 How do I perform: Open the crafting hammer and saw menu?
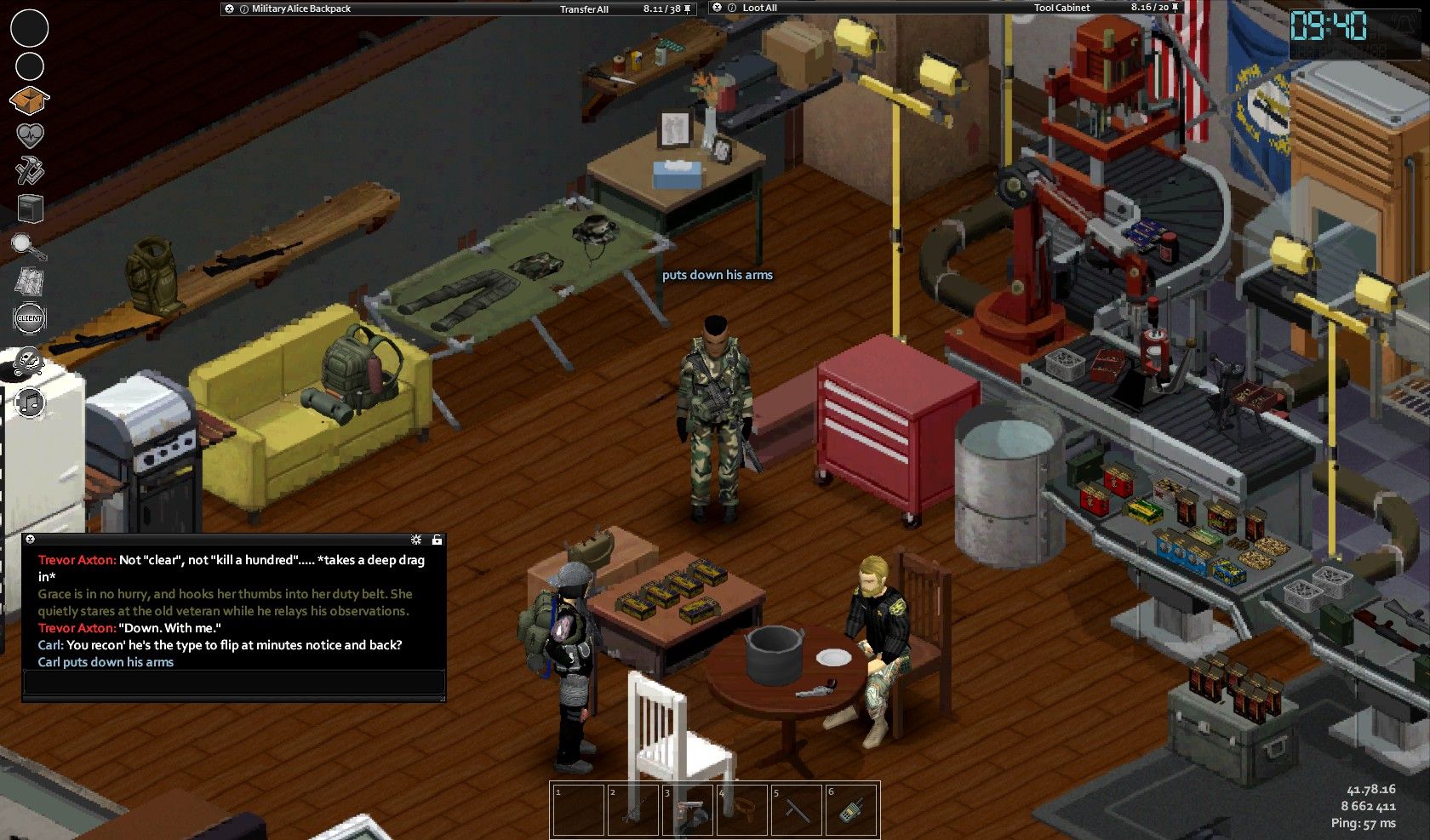30,171
